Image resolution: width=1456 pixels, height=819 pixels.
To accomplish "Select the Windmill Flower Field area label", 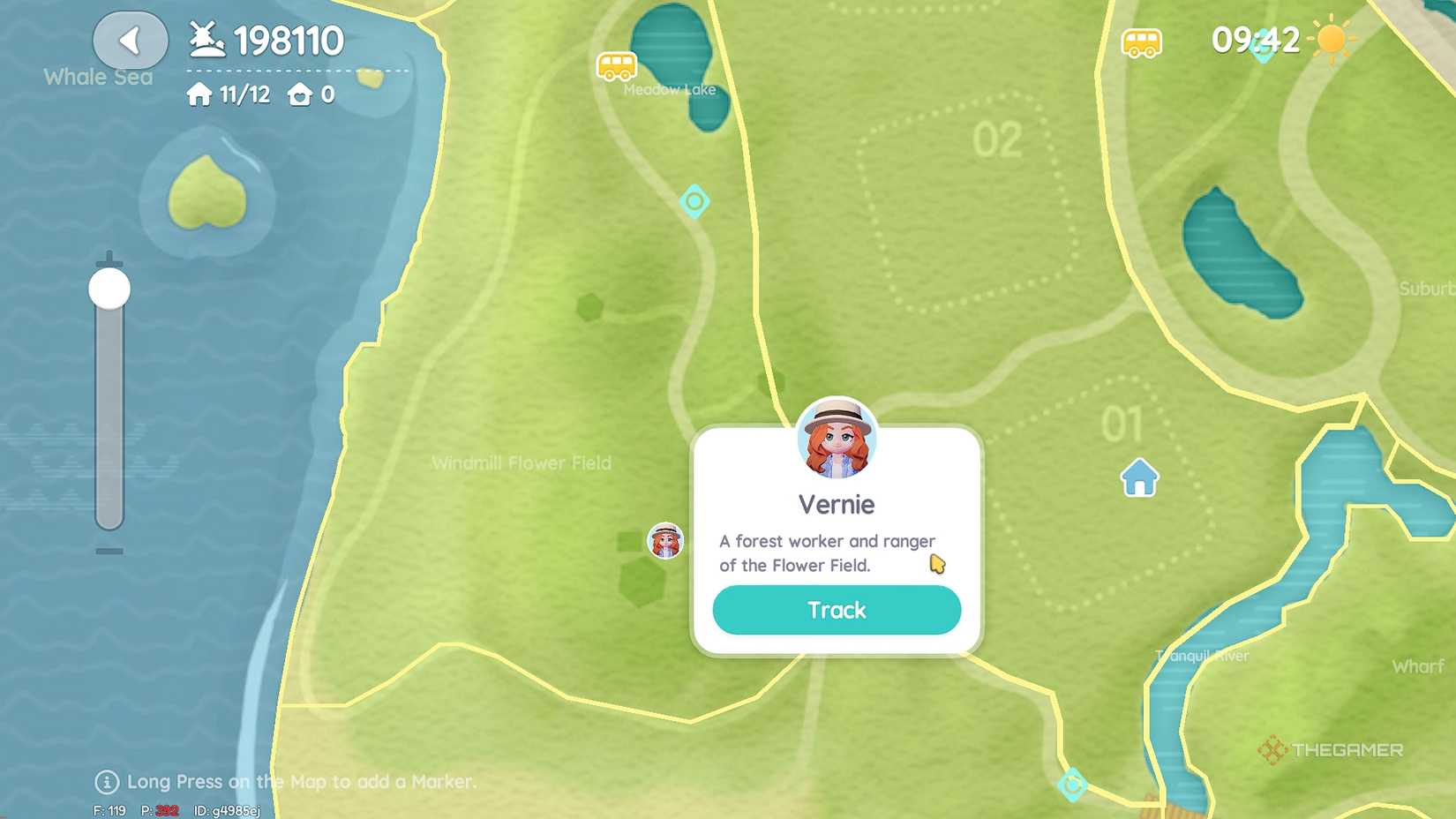I will point(522,462).
